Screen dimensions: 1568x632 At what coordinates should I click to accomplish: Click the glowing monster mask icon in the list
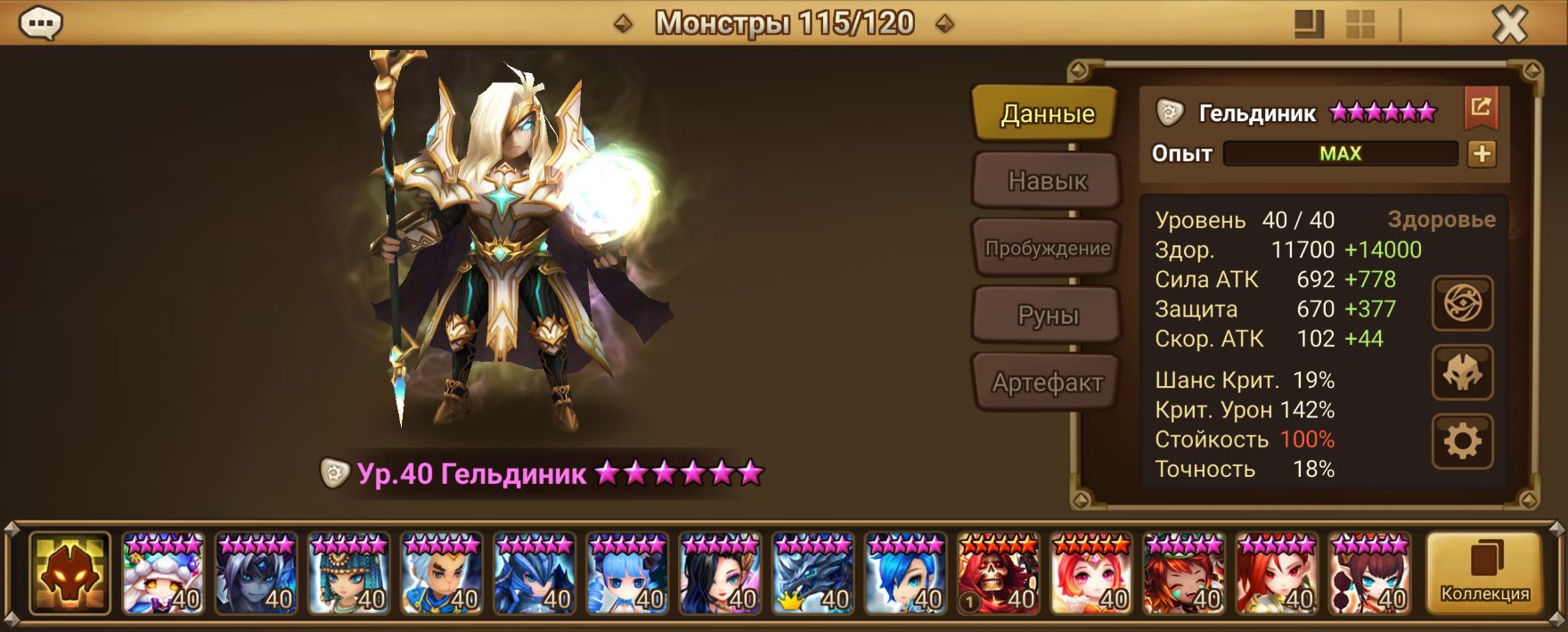[69, 575]
